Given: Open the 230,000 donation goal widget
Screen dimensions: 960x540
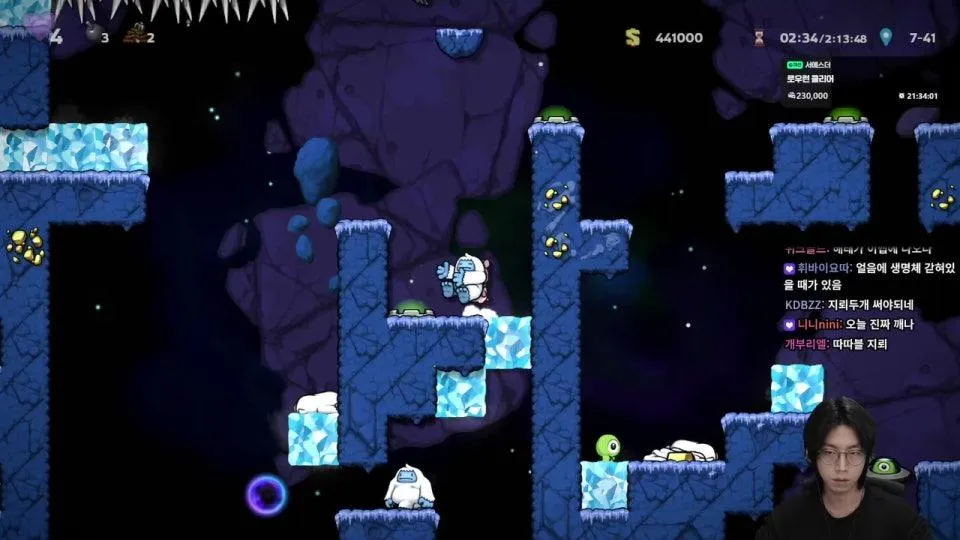Looking at the screenshot, I should [x=860, y=80].
